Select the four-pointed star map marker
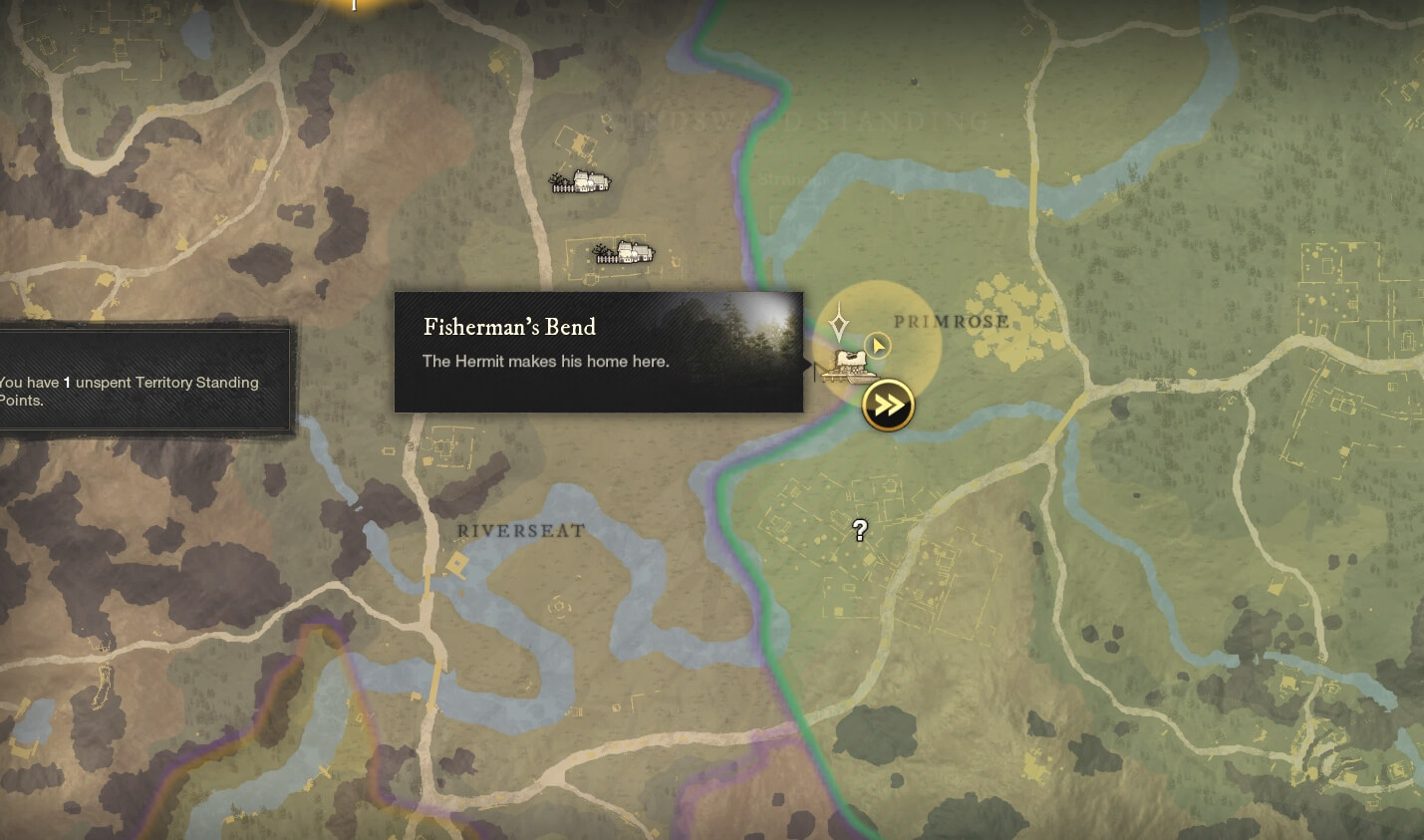Viewport: 1424px width, 840px height. click(839, 324)
